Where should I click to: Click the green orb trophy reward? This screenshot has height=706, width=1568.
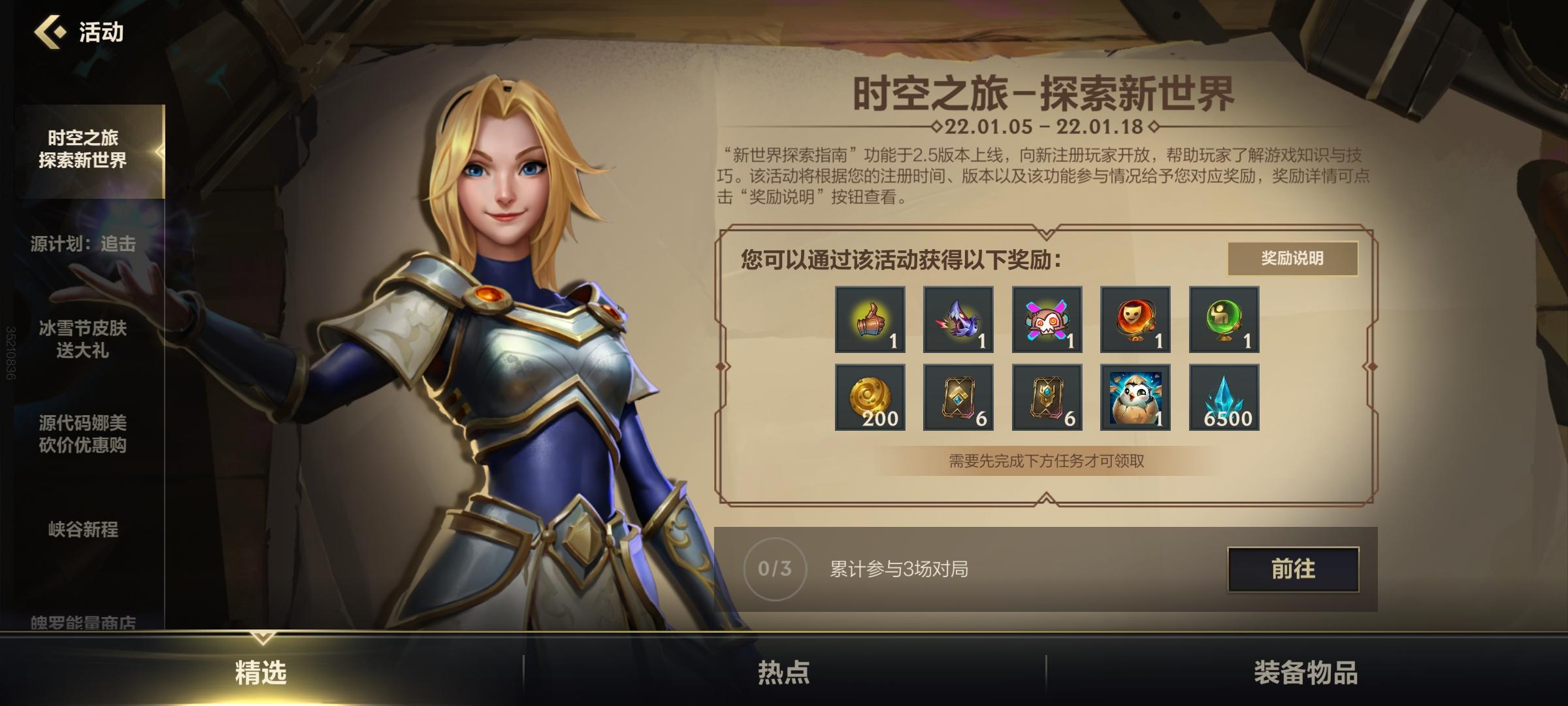tap(1223, 320)
